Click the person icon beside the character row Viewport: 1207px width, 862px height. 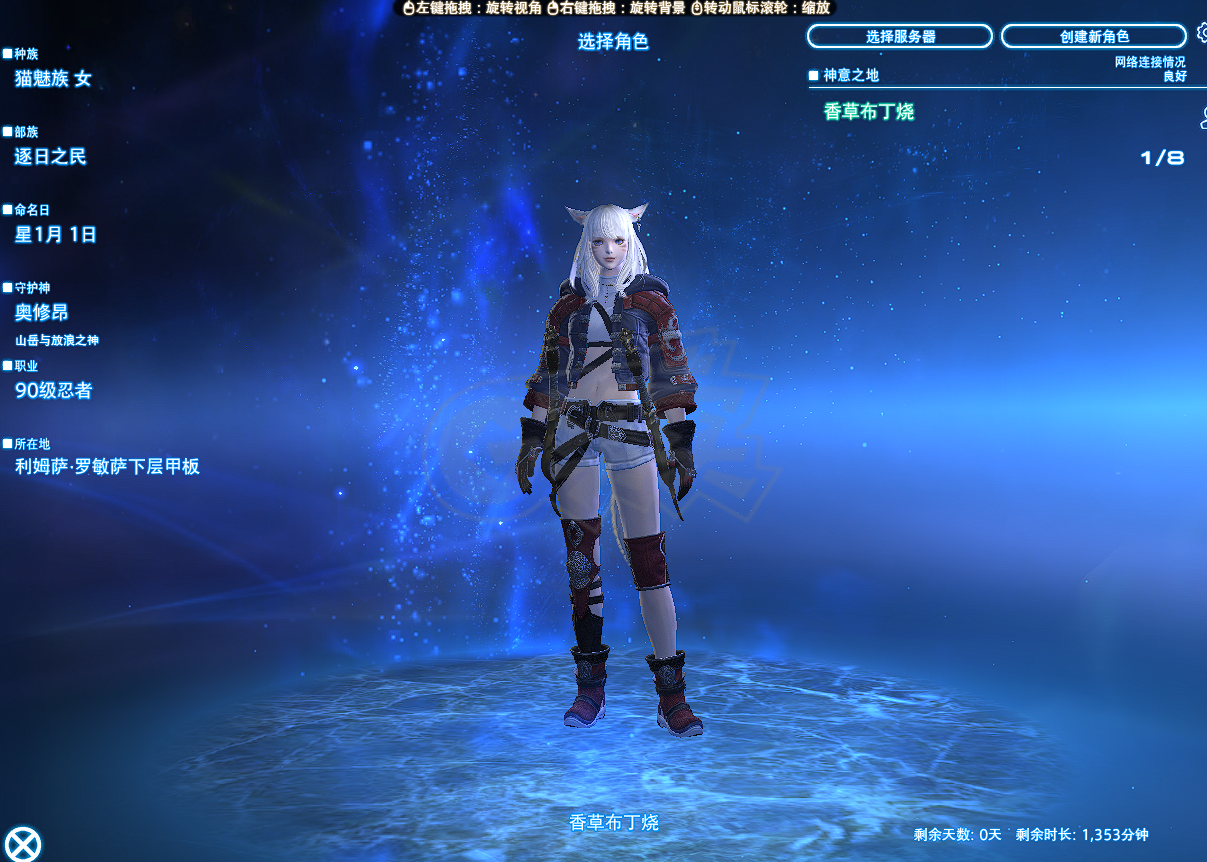coord(1203,119)
